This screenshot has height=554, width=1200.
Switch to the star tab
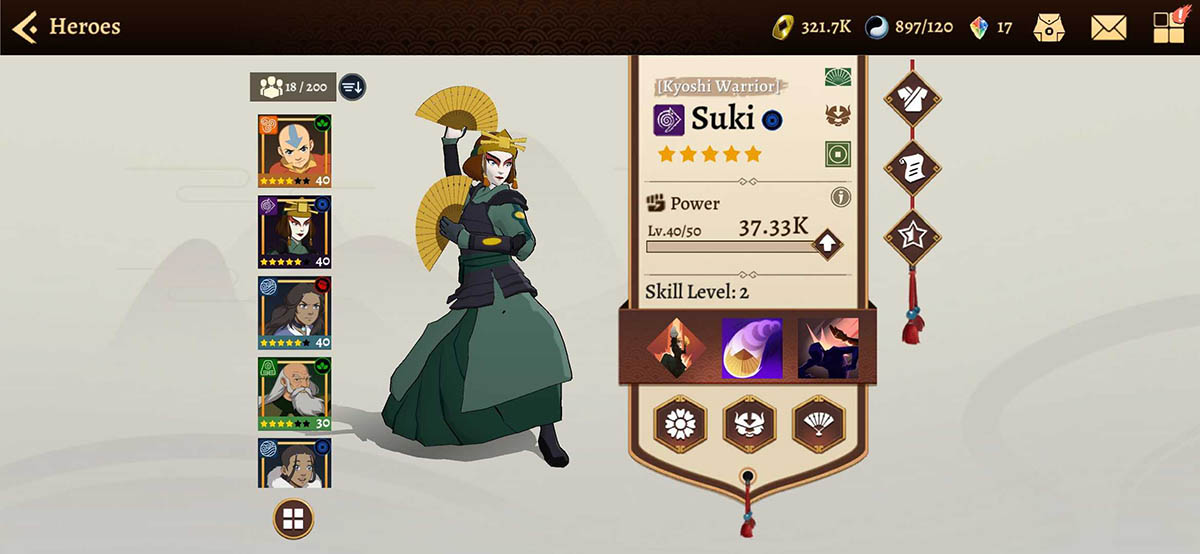911,238
